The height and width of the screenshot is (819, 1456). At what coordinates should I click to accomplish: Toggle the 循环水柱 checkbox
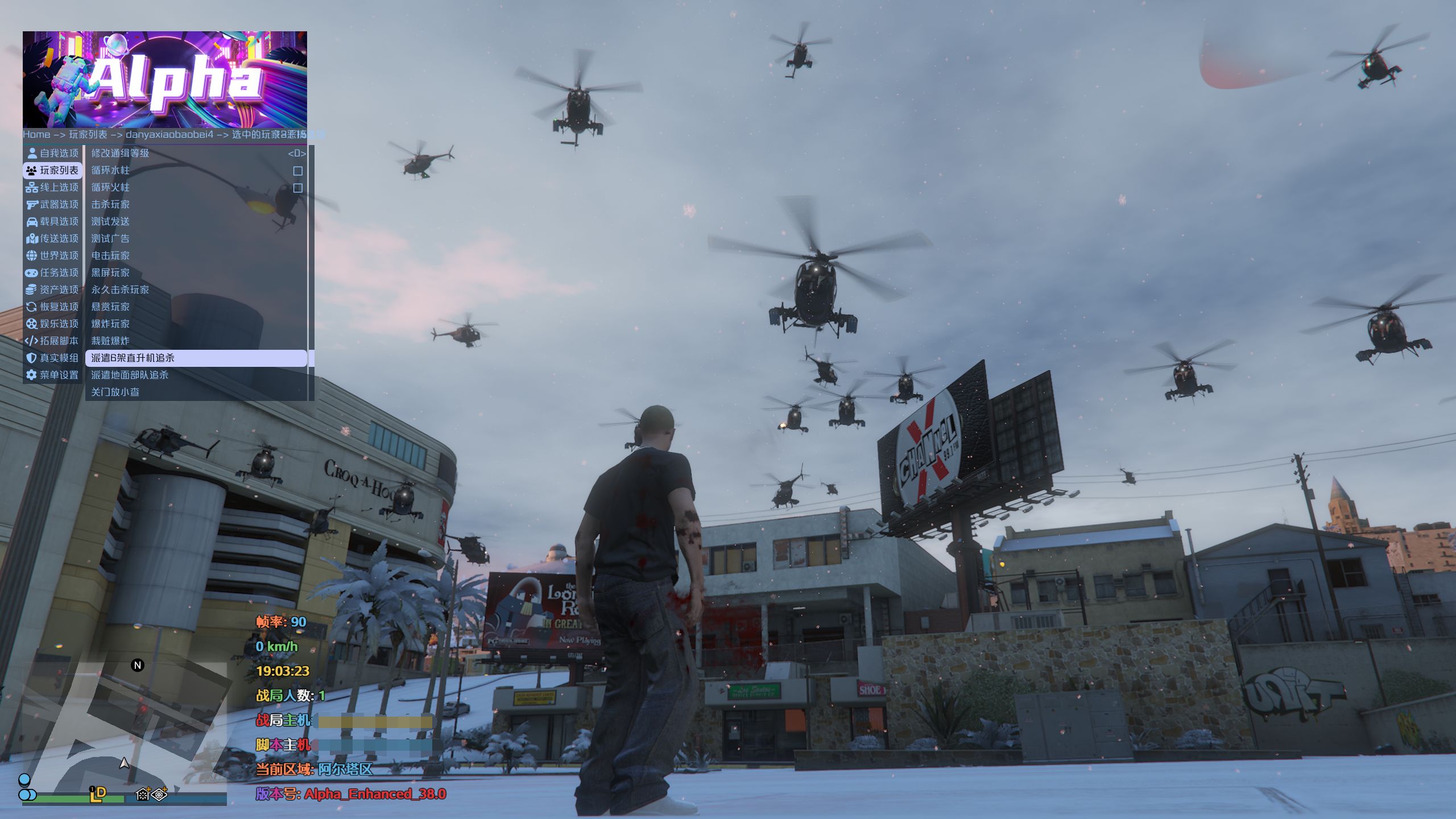click(297, 171)
